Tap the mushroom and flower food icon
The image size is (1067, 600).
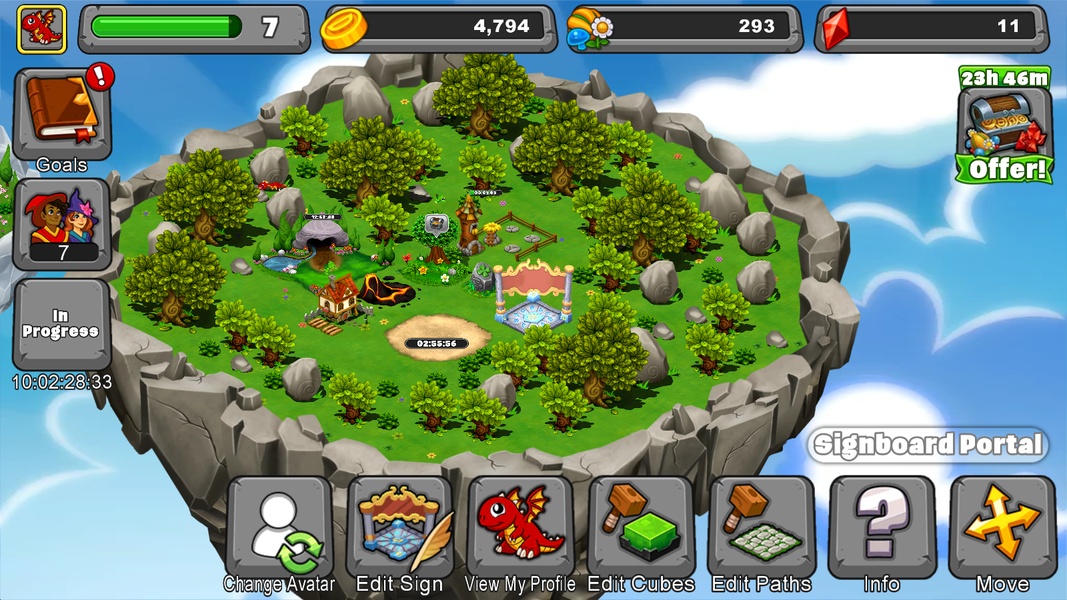tap(590, 29)
